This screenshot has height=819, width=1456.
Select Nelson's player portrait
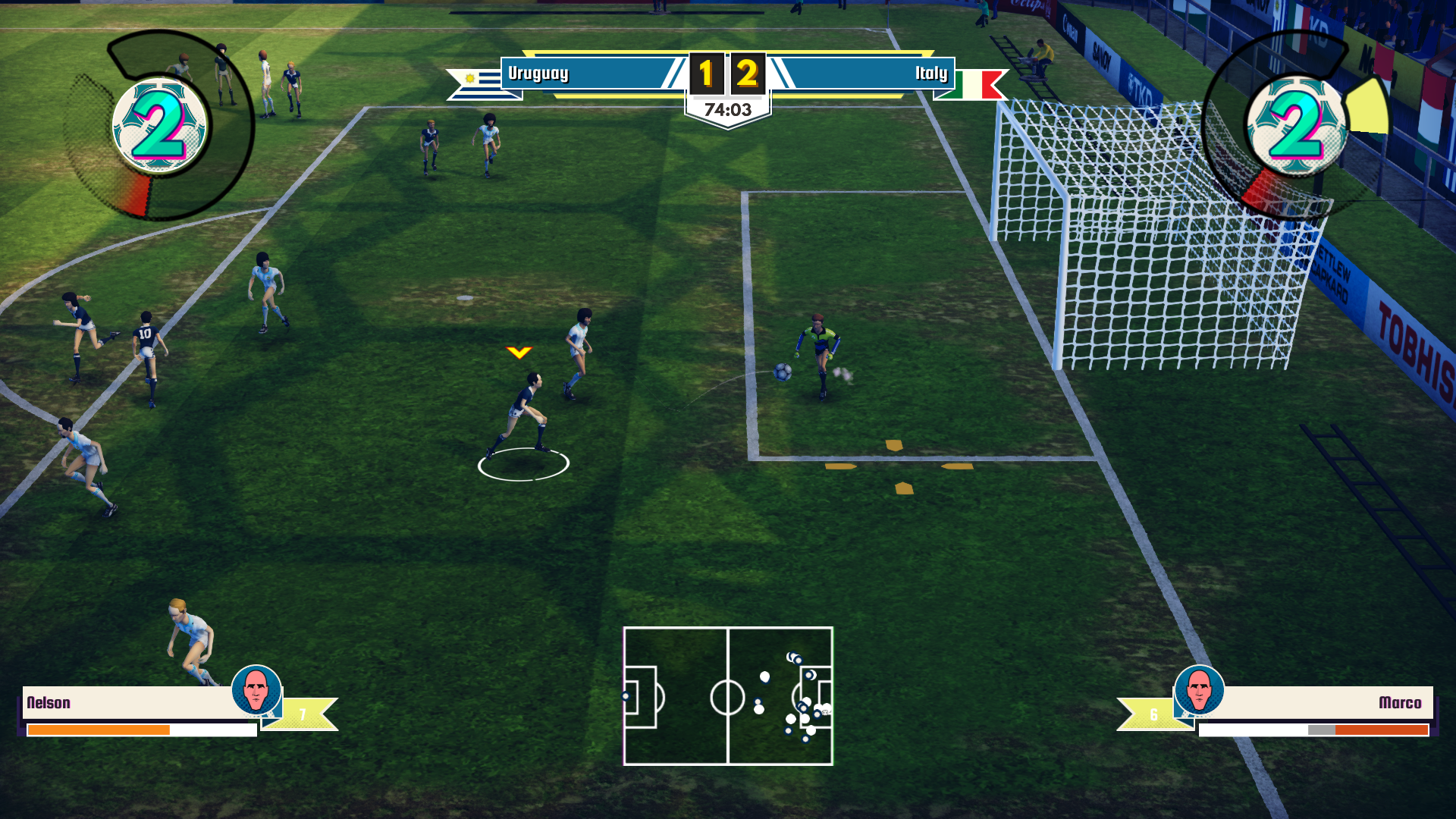click(256, 690)
